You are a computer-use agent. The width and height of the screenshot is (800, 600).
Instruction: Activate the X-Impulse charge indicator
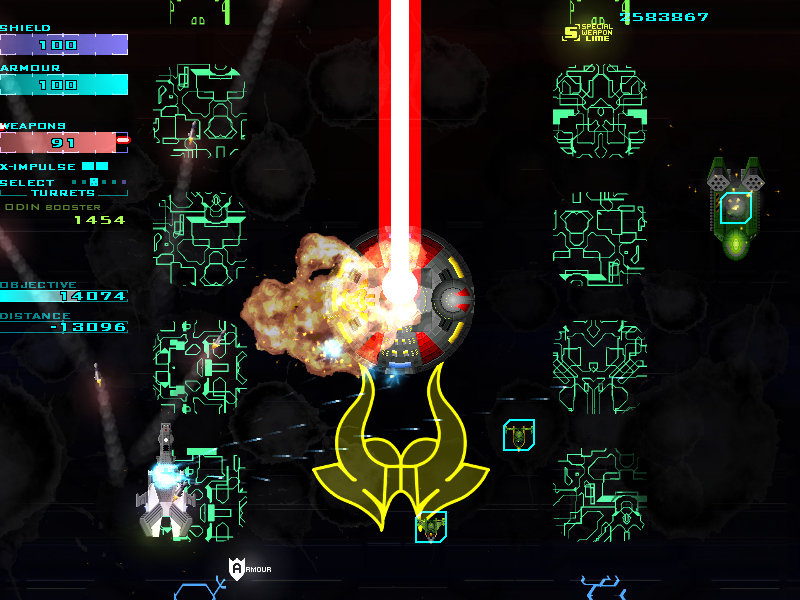(95, 166)
